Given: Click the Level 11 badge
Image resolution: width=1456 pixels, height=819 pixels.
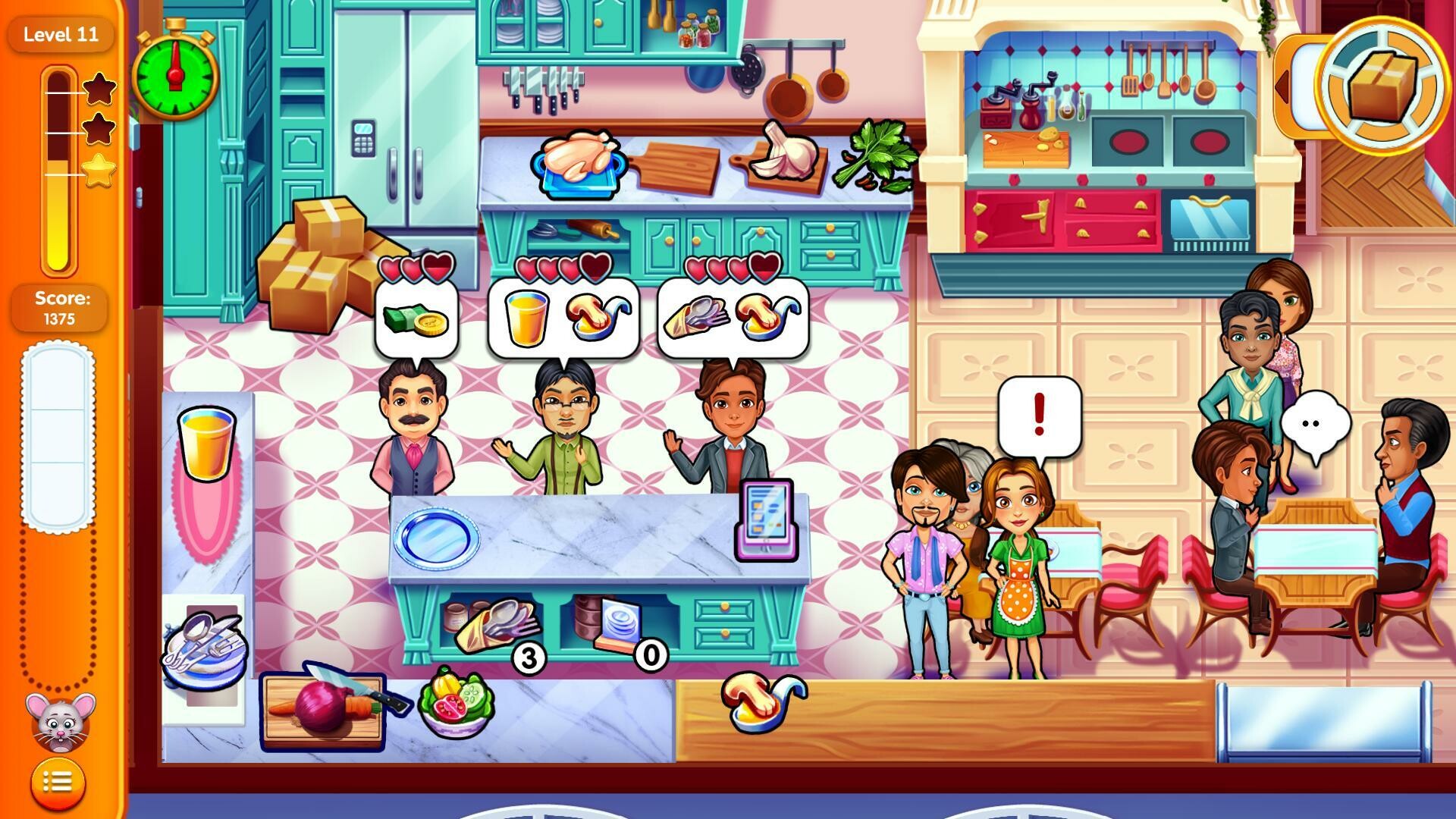Looking at the screenshot, I should point(61,34).
